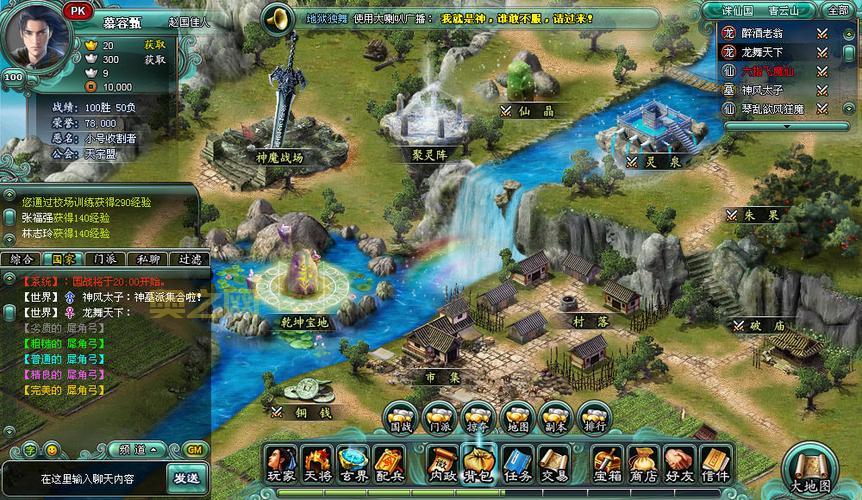
Task: Open the 背包 bag icon
Action: point(479,463)
